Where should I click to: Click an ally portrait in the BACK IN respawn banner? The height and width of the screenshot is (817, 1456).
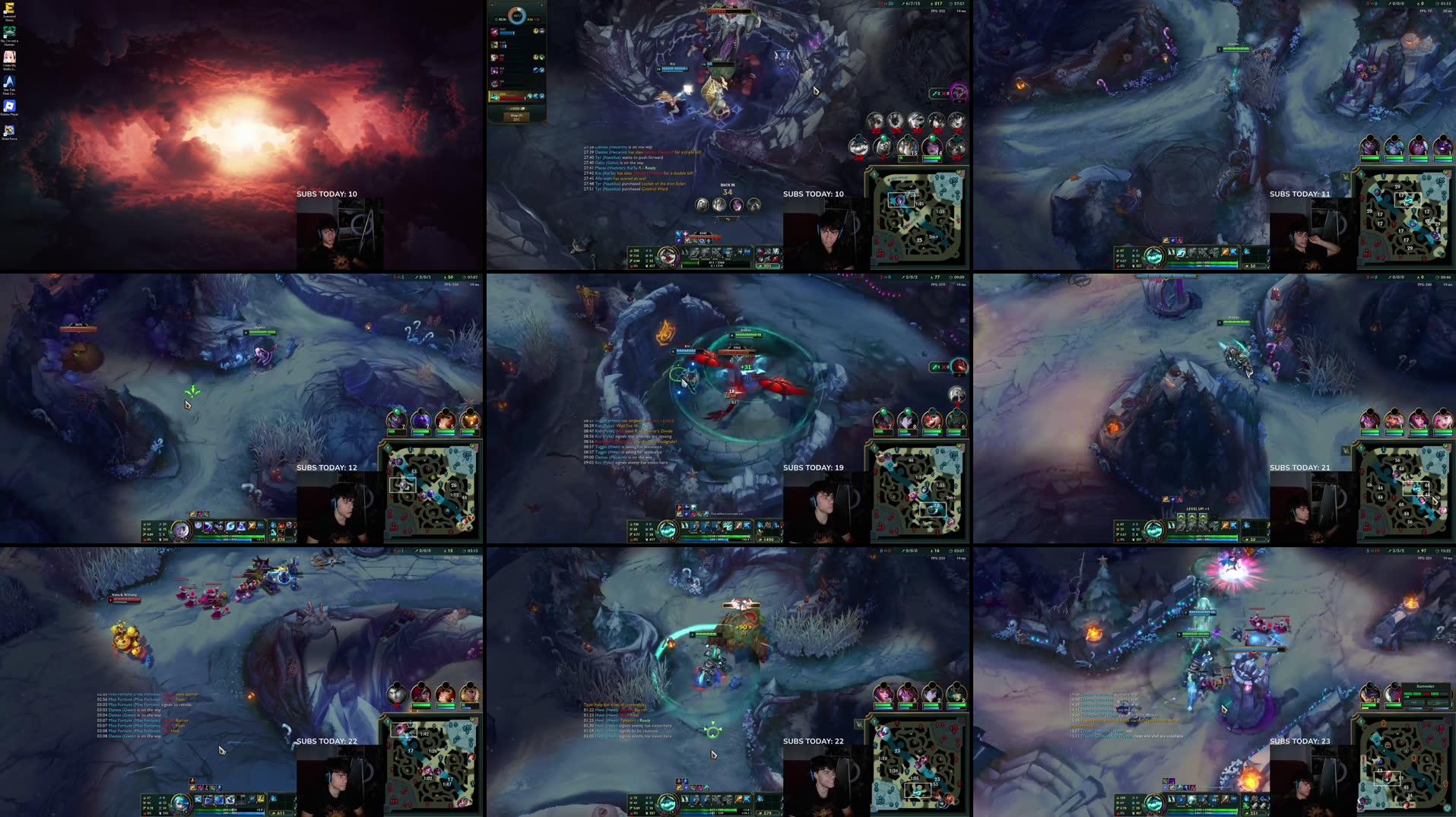coord(703,205)
